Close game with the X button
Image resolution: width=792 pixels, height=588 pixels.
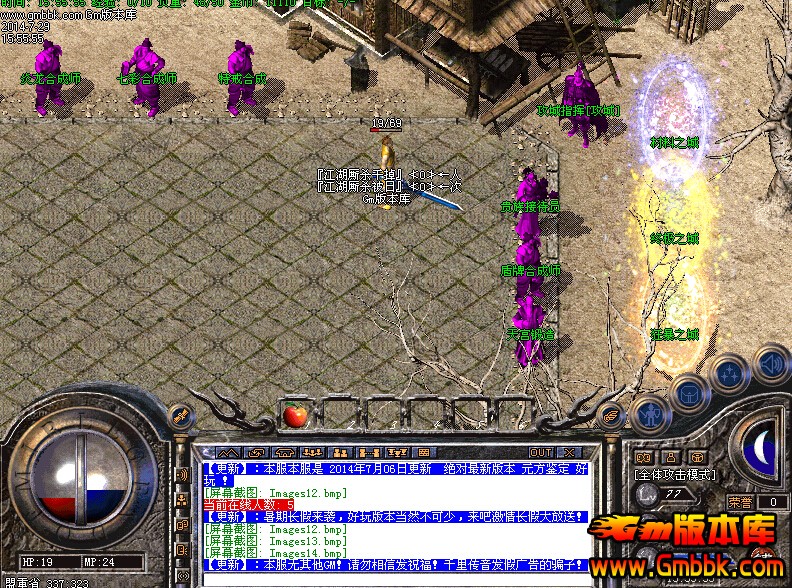(570, 453)
